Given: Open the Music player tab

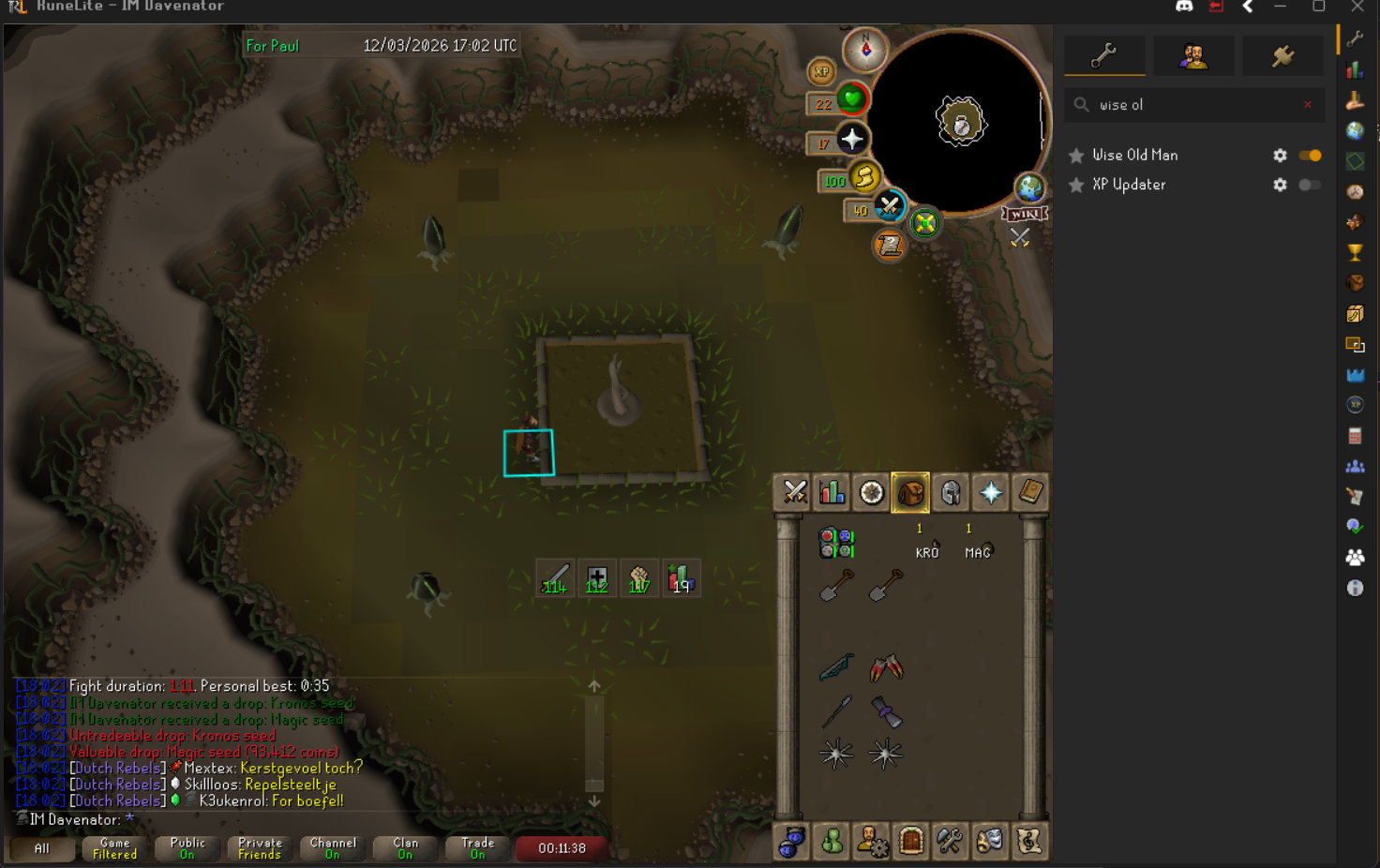Looking at the screenshot, I should 1028,841.
